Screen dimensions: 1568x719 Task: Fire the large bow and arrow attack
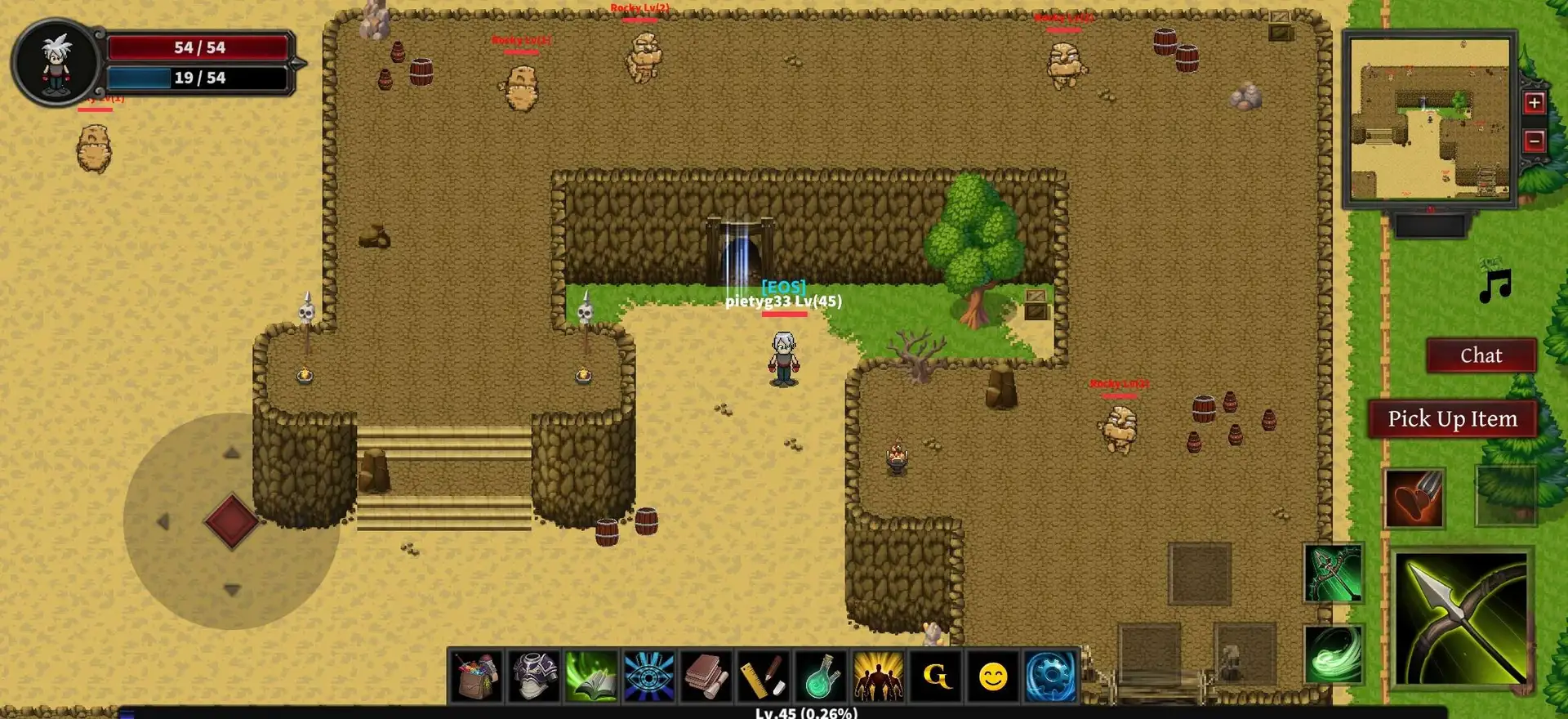[1461, 619]
